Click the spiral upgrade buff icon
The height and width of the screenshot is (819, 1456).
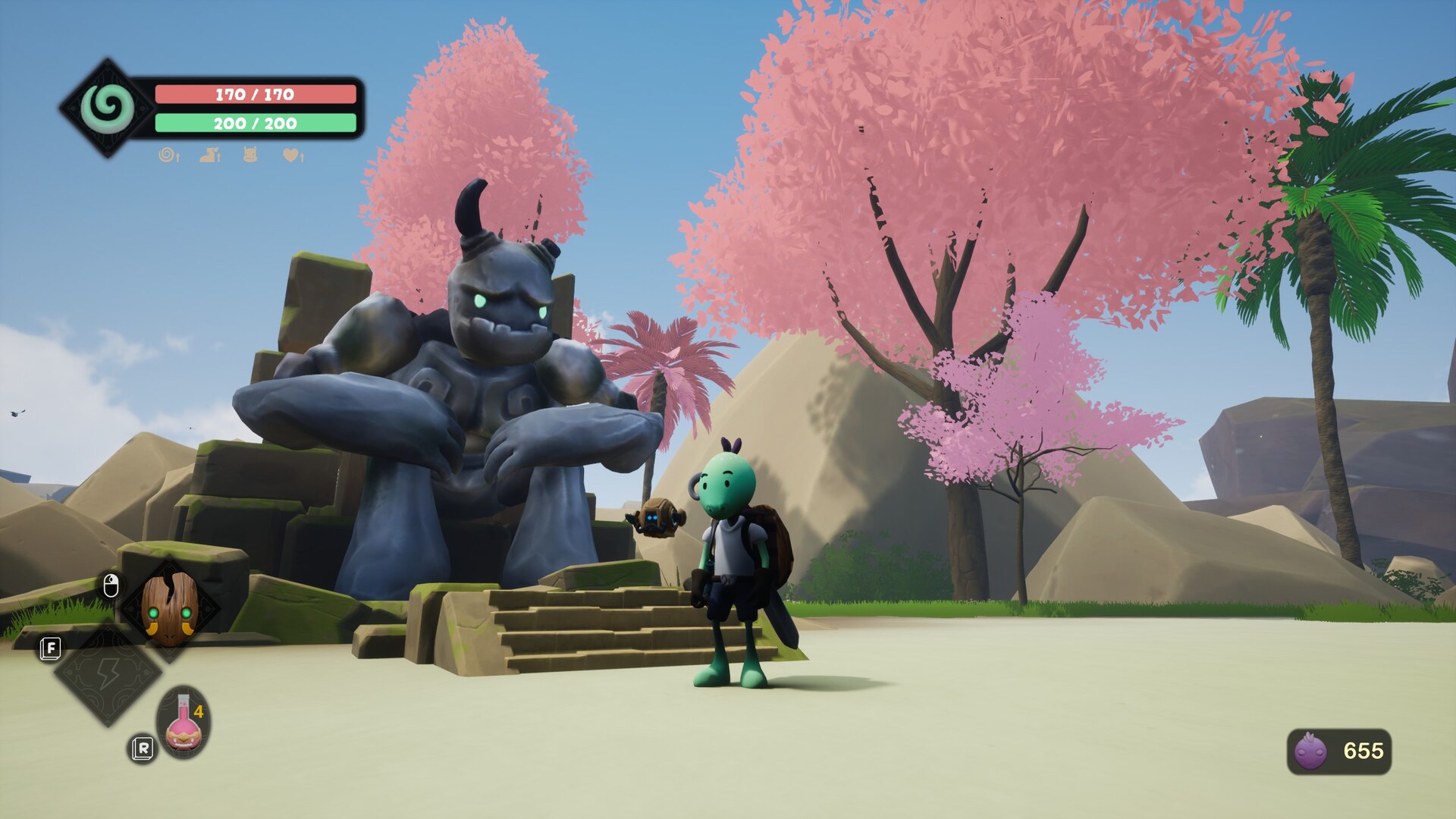(x=168, y=155)
